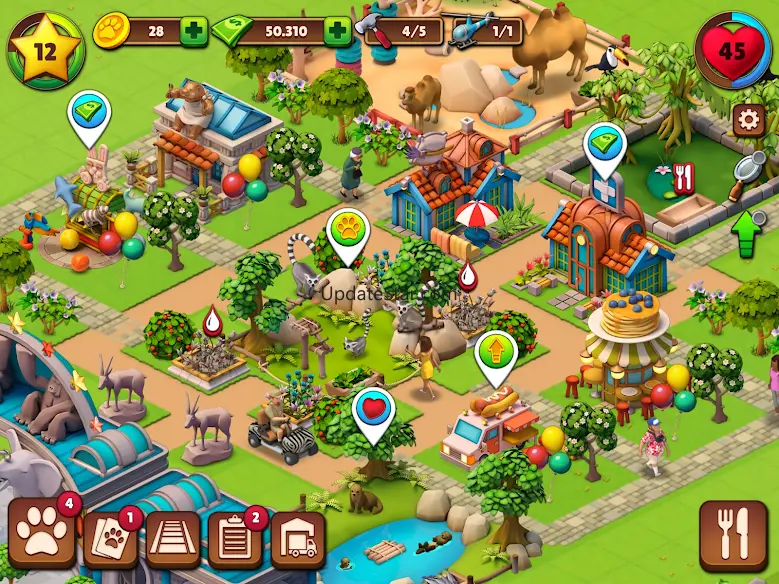Tap the paw bubble over the lemurs

[348, 229]
